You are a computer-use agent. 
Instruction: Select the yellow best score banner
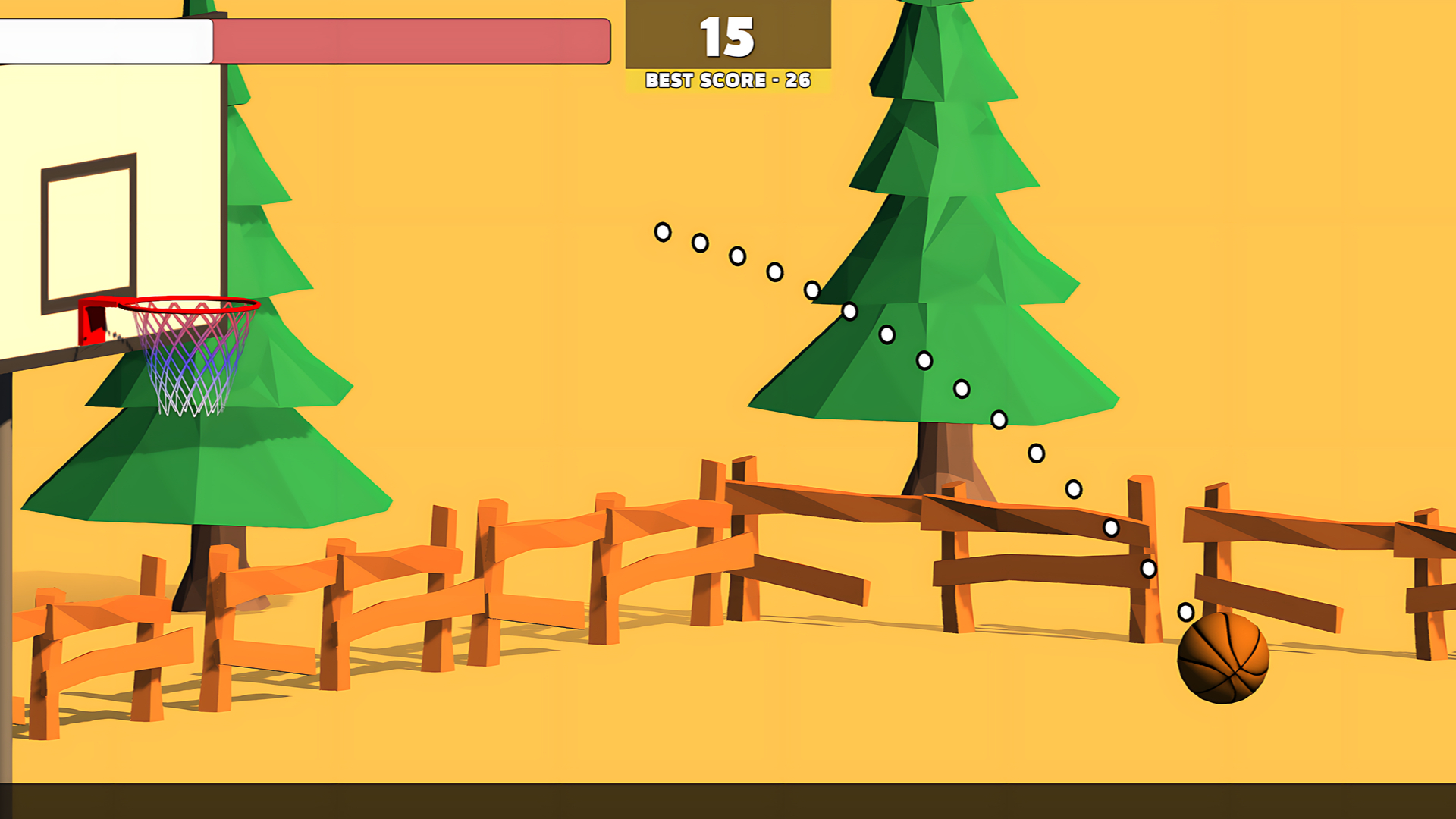[726, 80]
